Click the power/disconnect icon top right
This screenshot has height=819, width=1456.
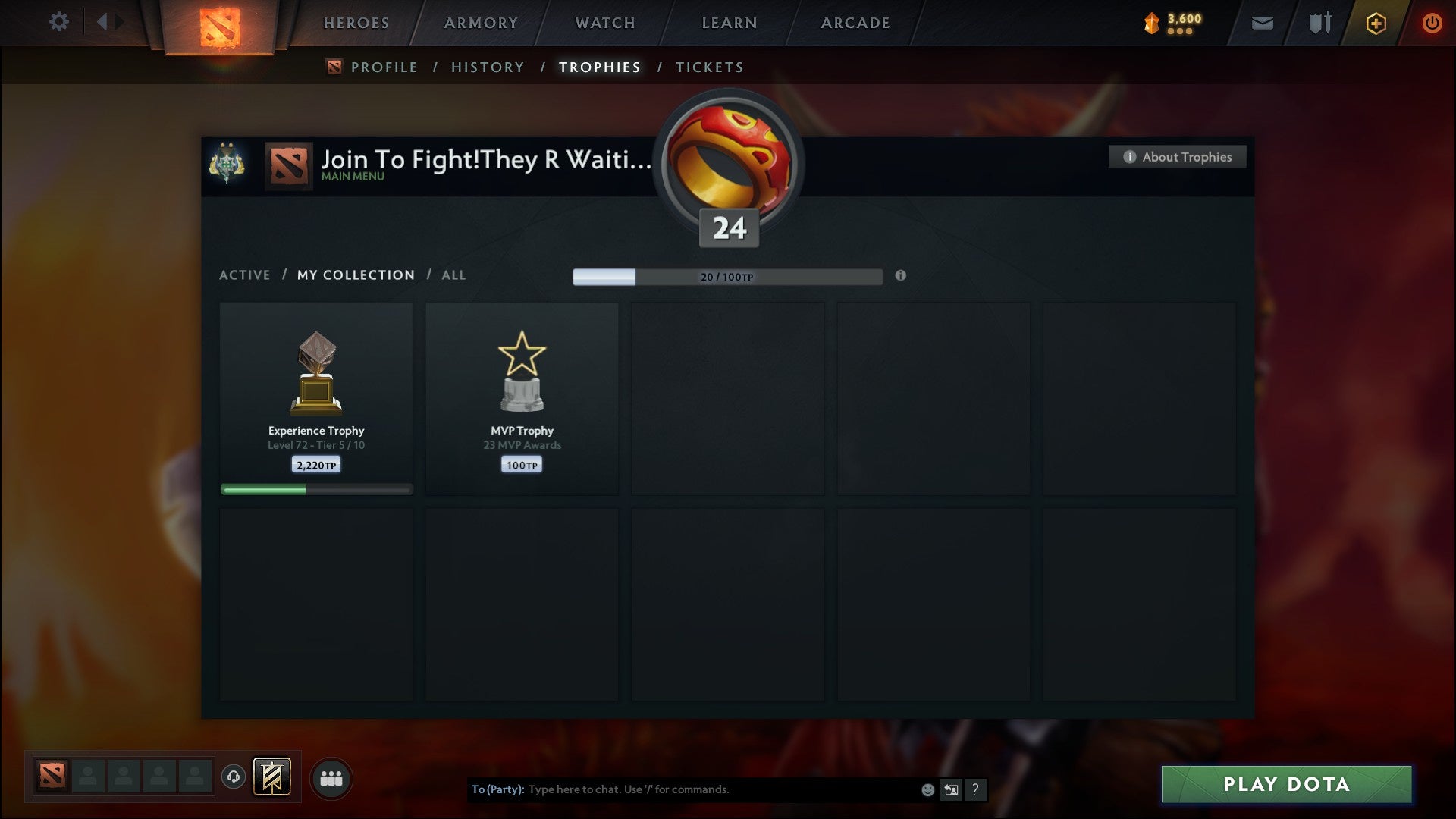1432,23
